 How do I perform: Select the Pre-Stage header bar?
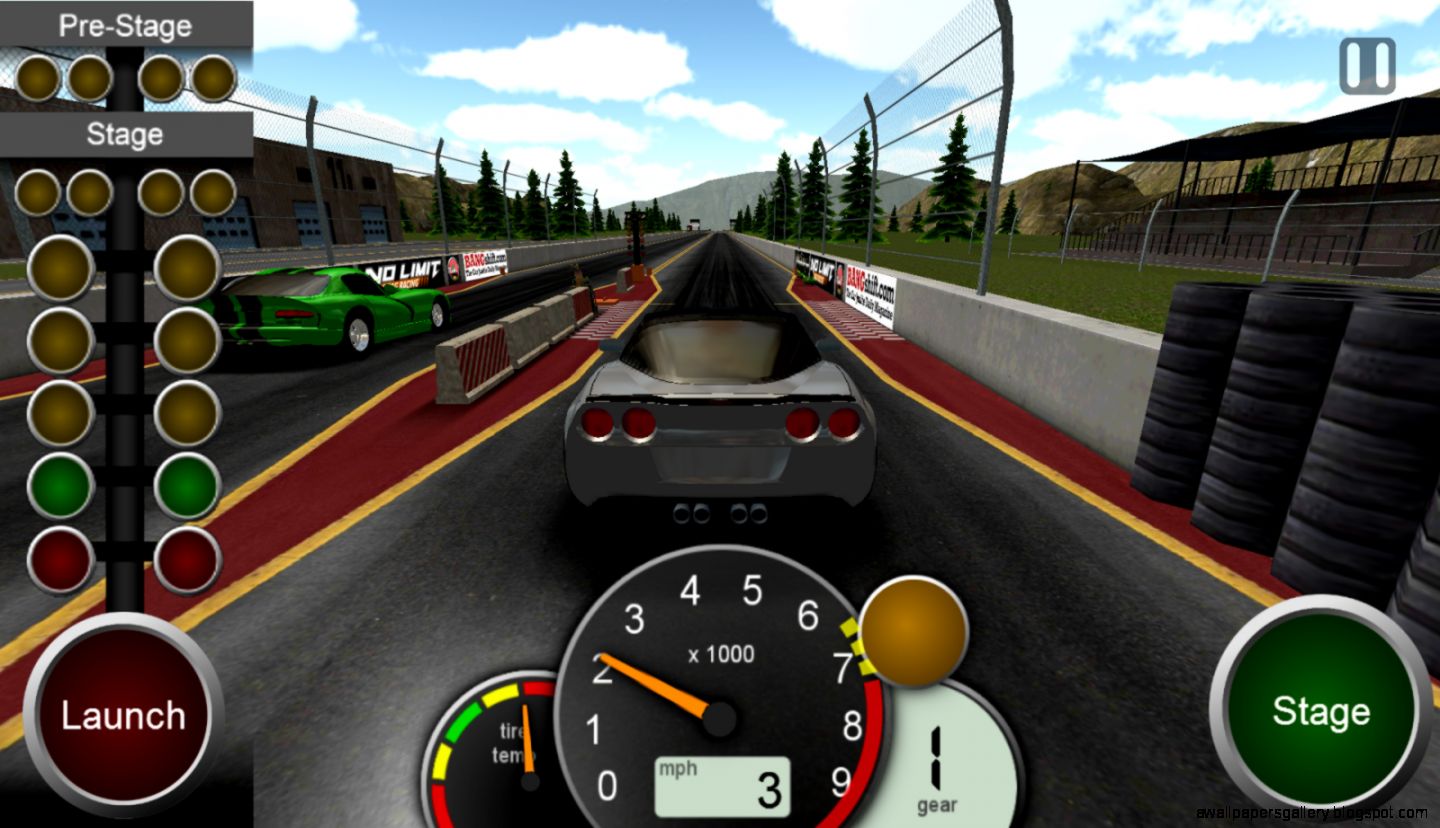pyautogui.click(x=125, y=25)
